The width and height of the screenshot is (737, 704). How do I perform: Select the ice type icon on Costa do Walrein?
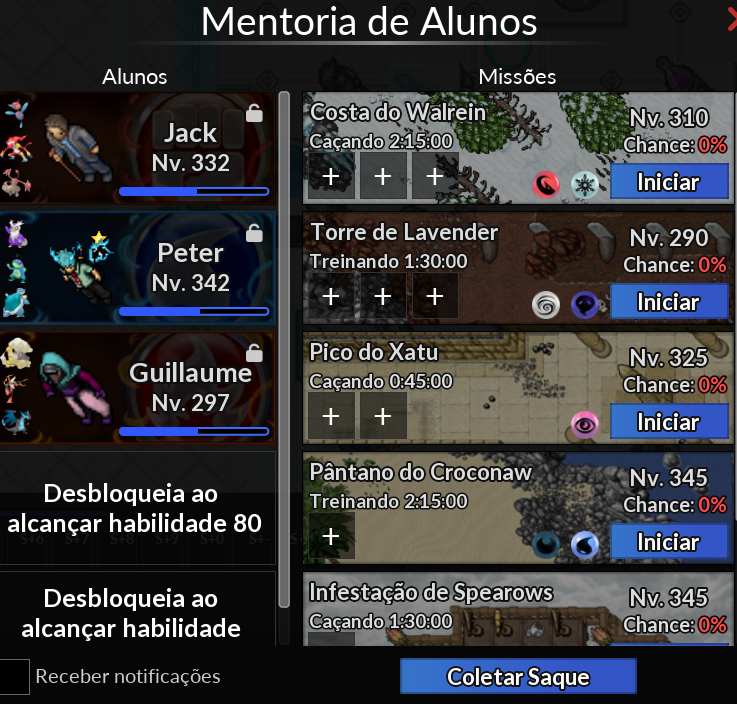[x=583, y=184]
